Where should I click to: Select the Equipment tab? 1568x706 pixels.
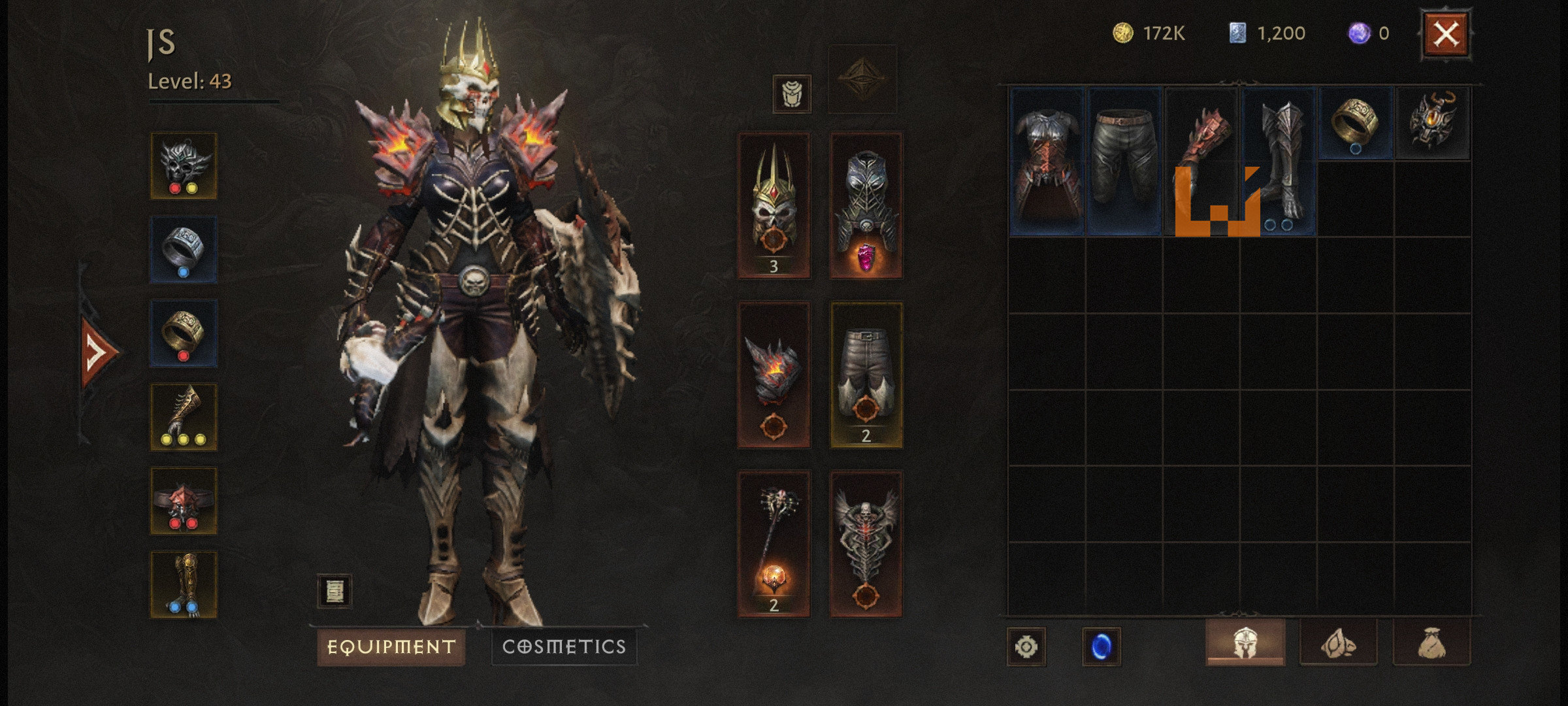coord(391,647)
